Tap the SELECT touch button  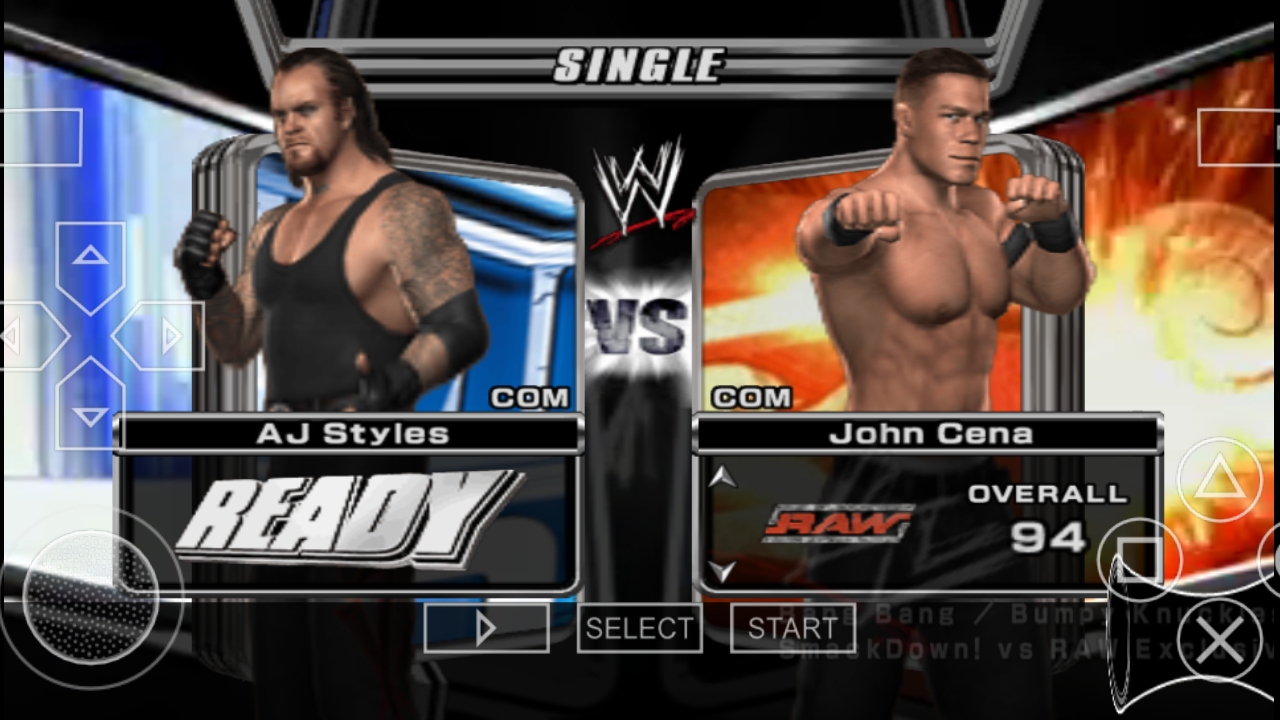coord(639,628)
